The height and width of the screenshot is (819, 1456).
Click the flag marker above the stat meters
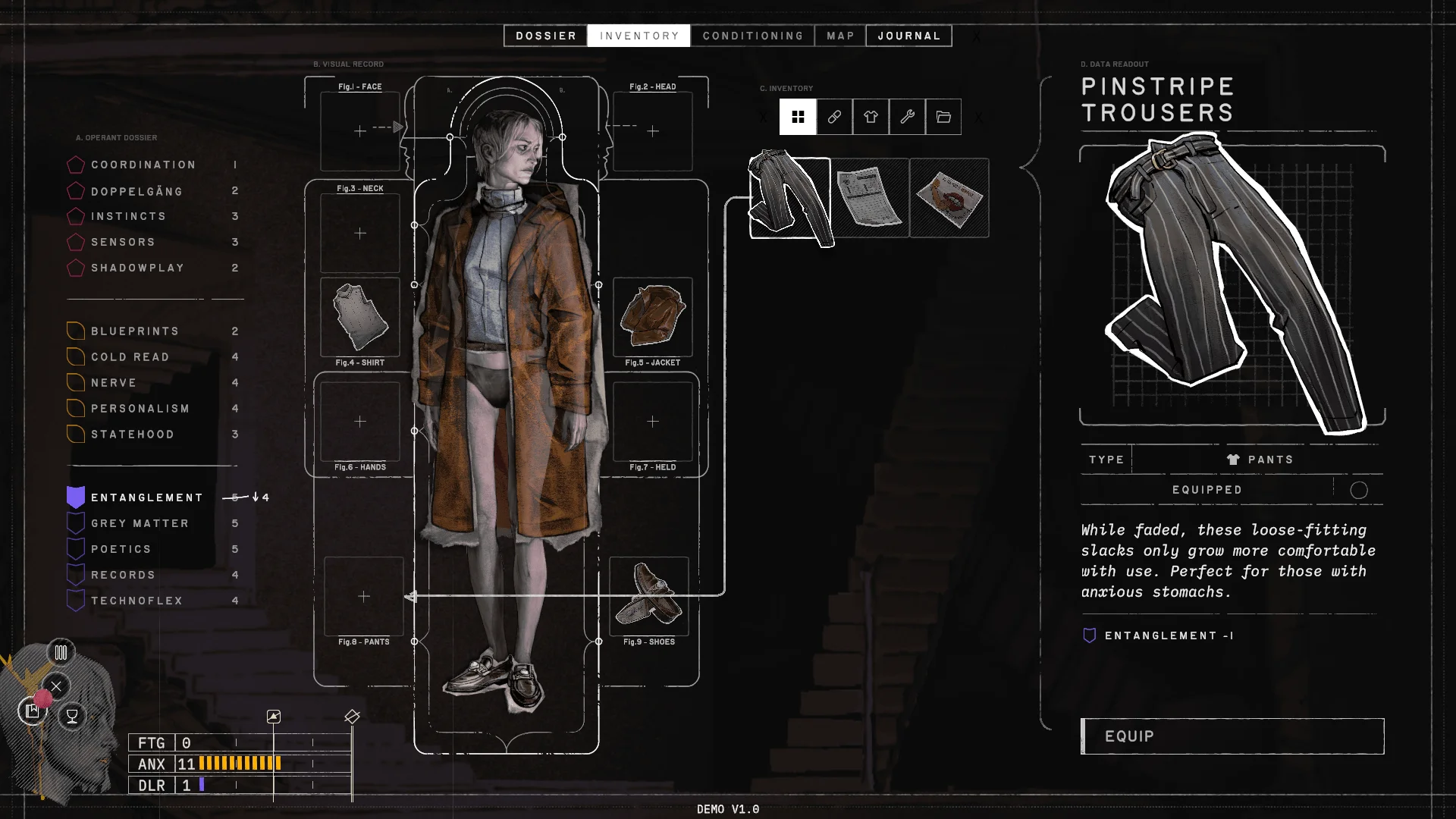click(x=275, y=716)
